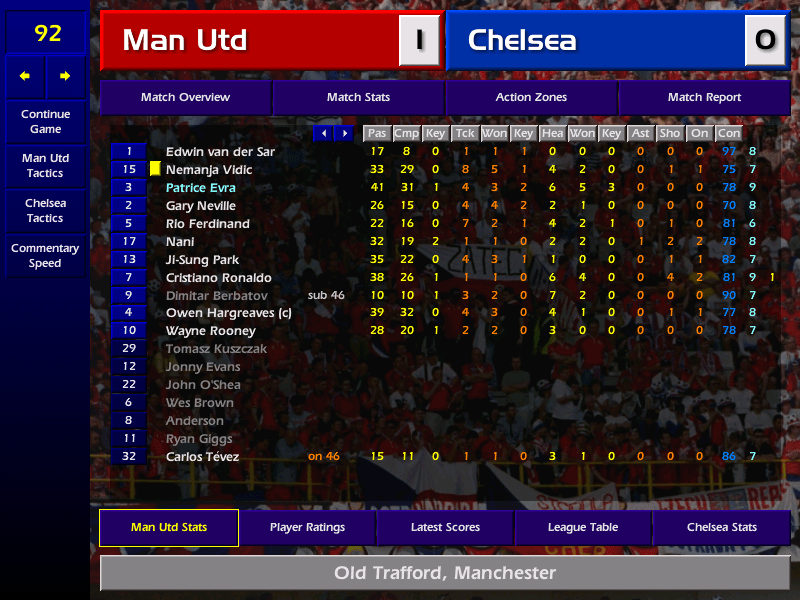Image resolution: width=800 pixels, height=600 pixels.
Task: Open Man Utd Tactics
Action: (45, 166)
